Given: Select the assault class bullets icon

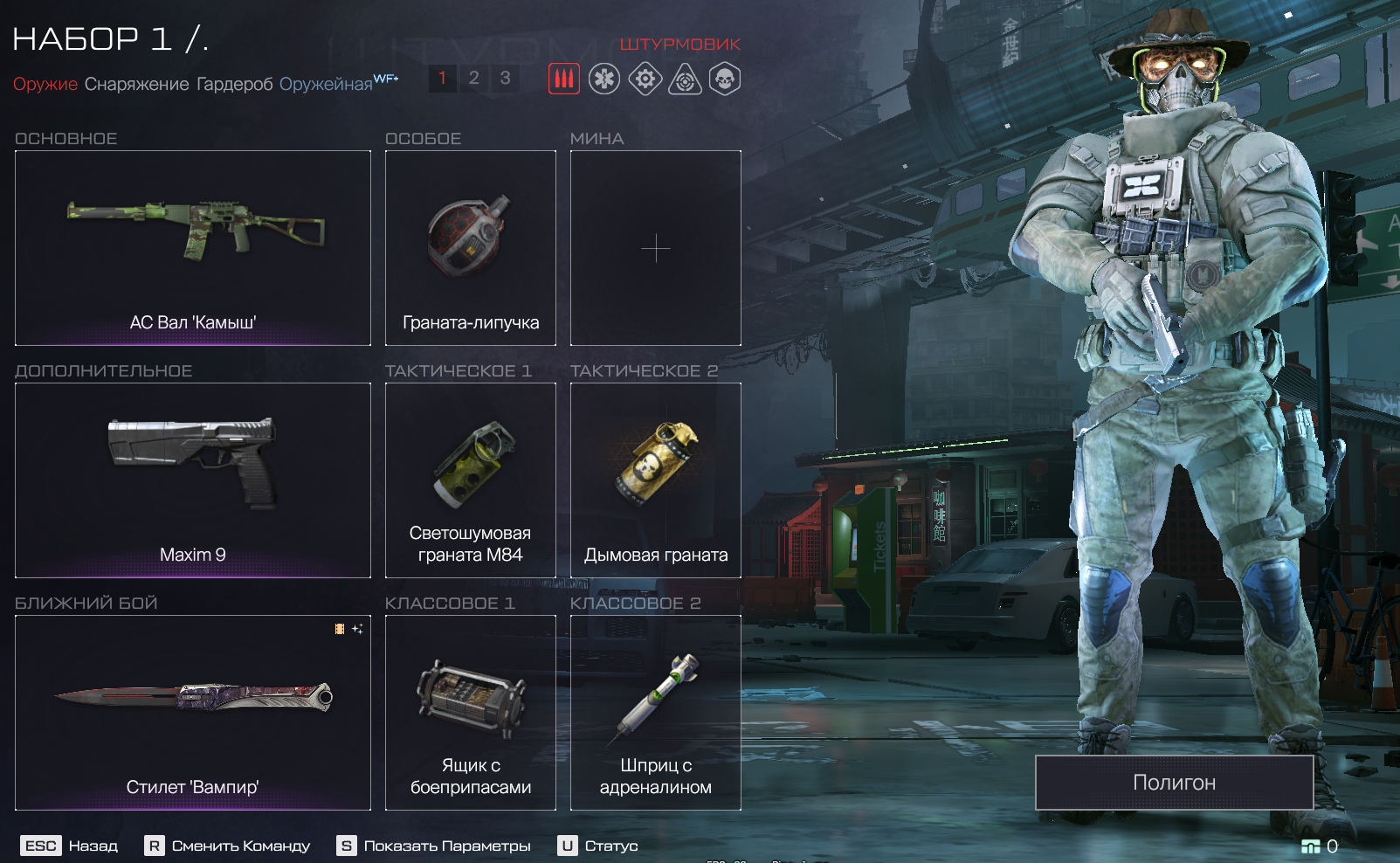Looking at the screenshot, I should [x=564, y=79].
